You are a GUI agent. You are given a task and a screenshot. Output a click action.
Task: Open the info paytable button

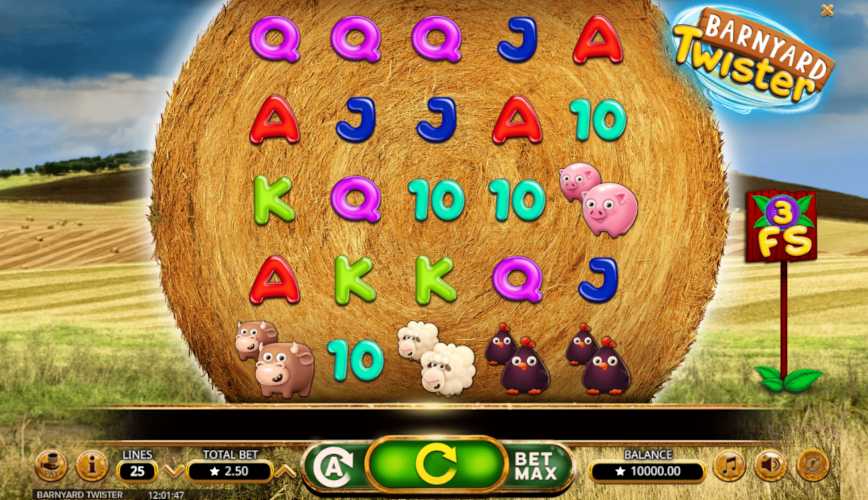pos(92,465)
